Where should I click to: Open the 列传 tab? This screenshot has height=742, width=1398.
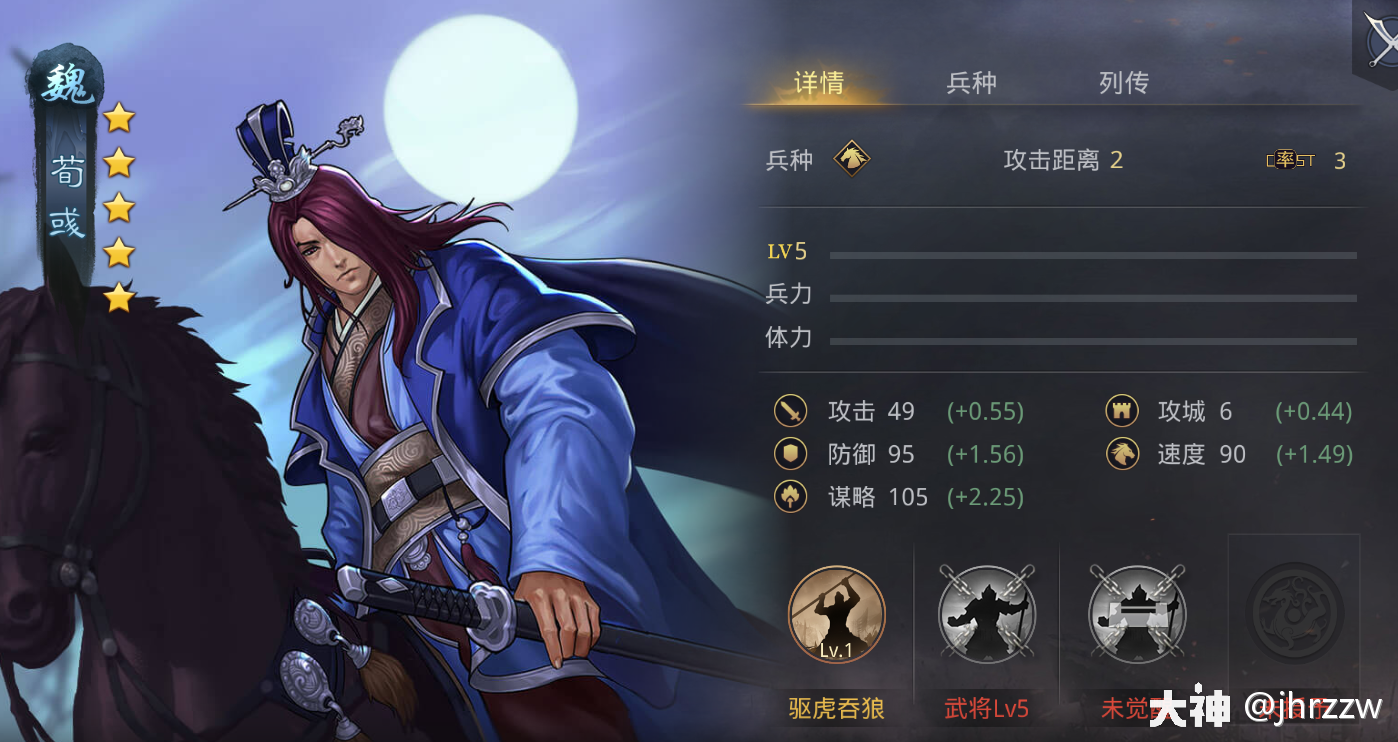click(1122, 83)
